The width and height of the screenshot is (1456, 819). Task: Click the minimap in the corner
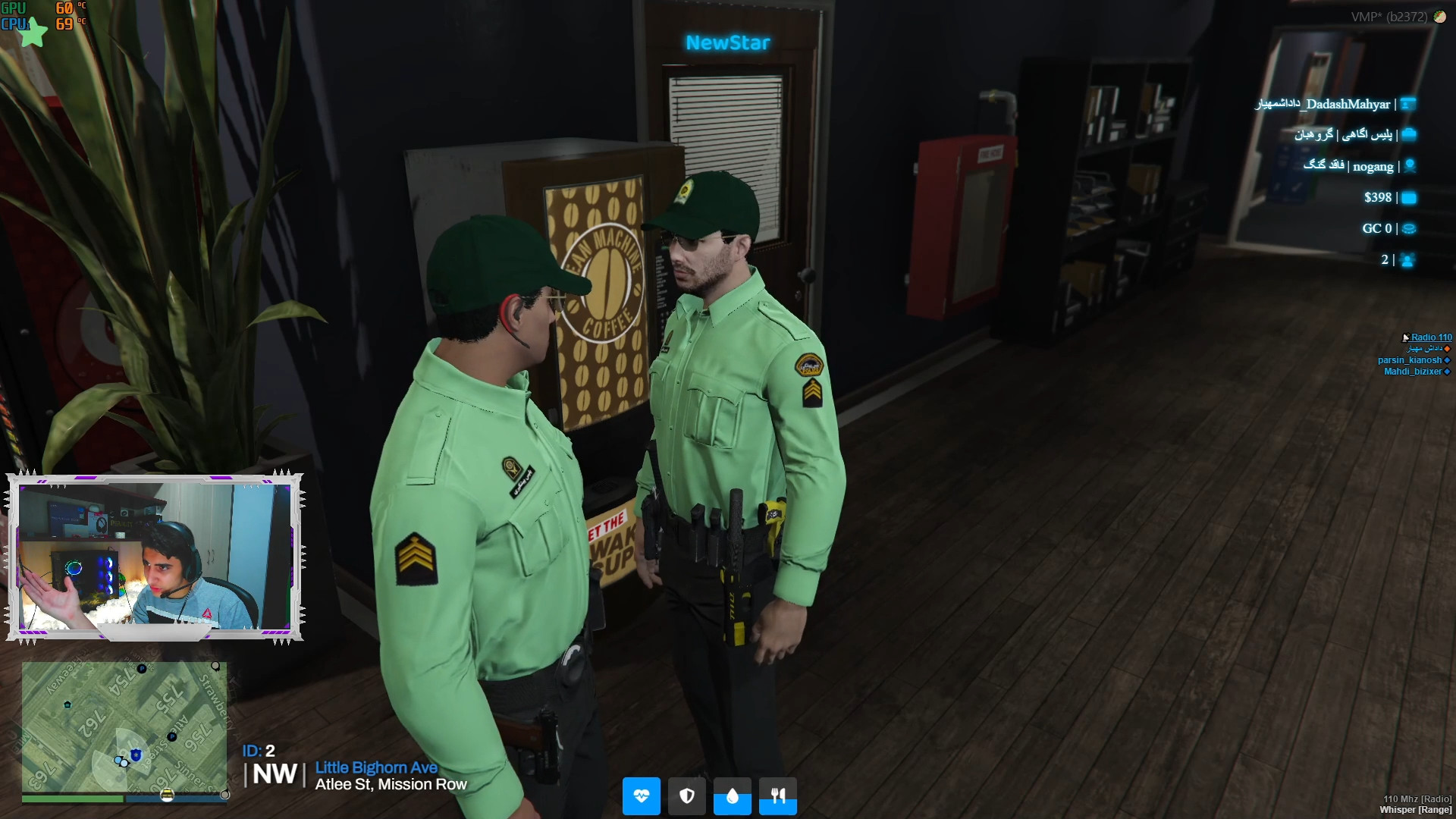tap(124, 727)
